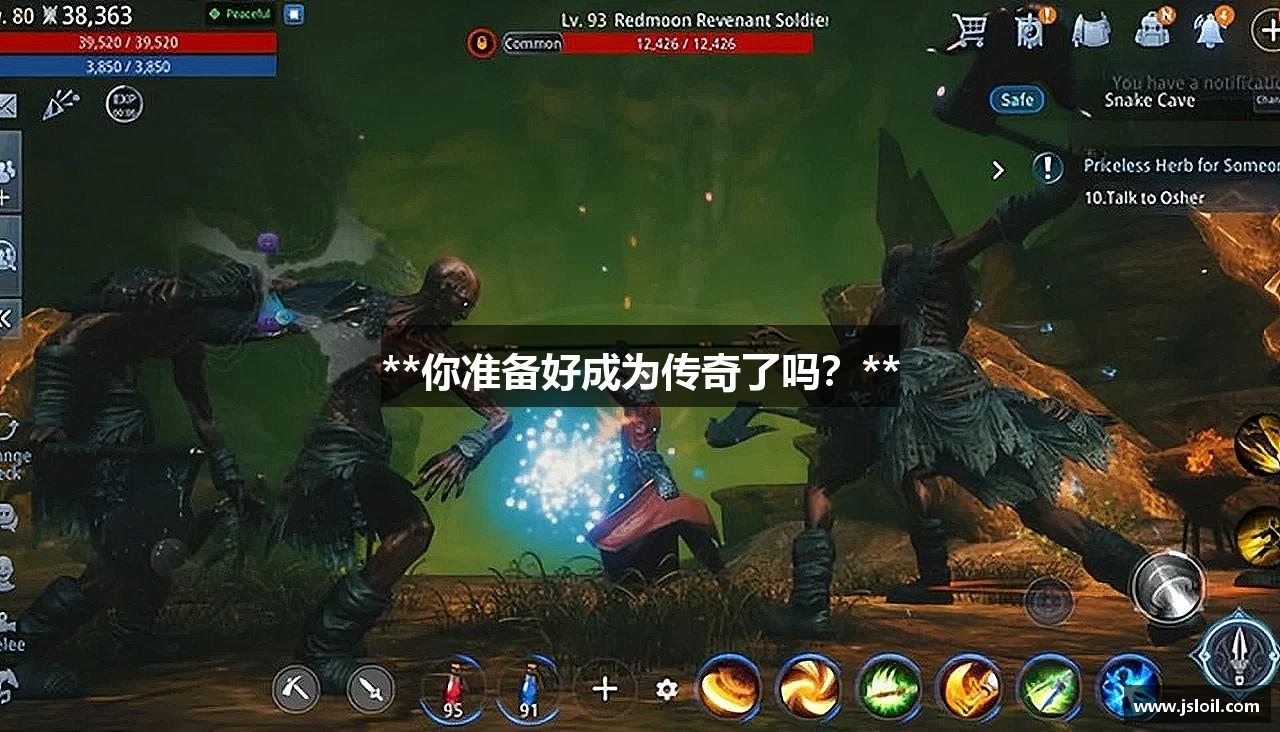Collapse the left sidebar with double arrow
The image size is (1280, 732).
[6, 316]
